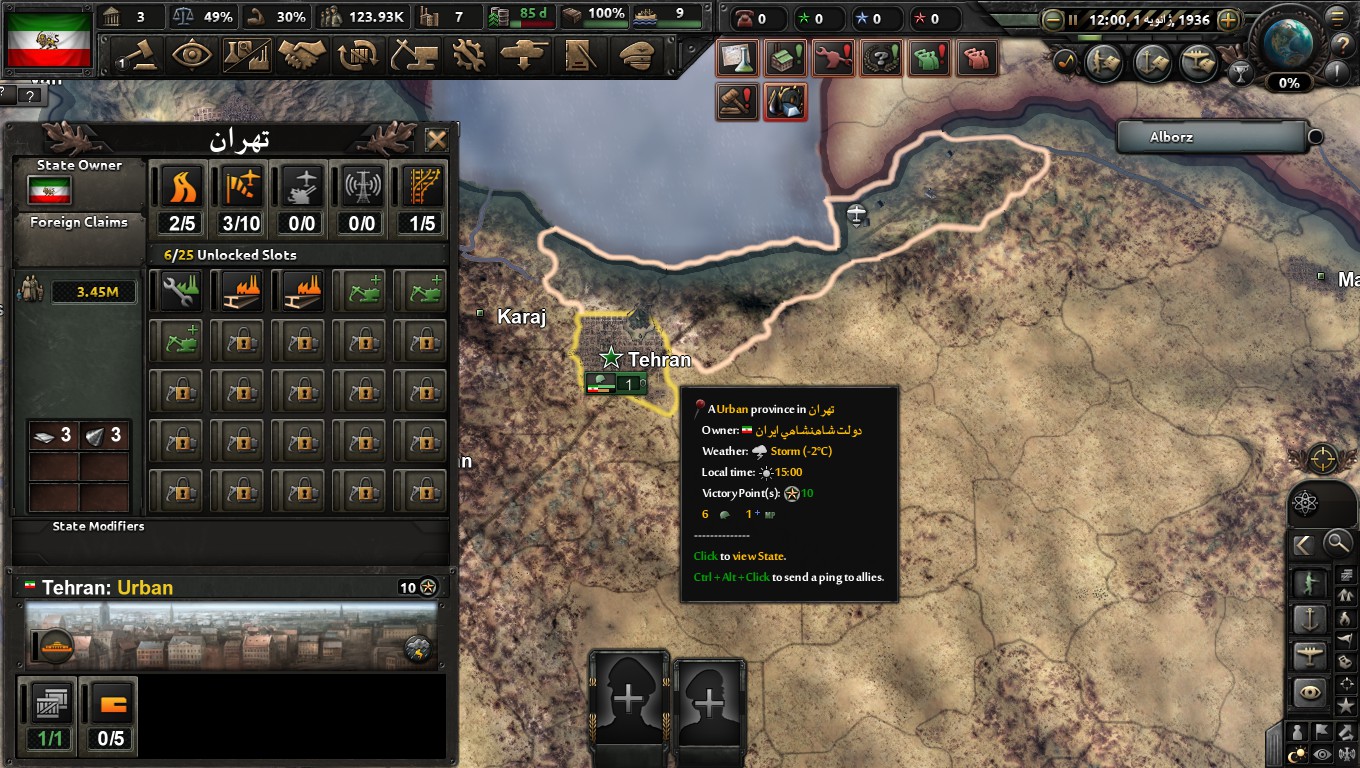The height and width of the screenshot is (768, 1360).
Task: Decrease game speed with minus button
Action: tap(1052, 20)
